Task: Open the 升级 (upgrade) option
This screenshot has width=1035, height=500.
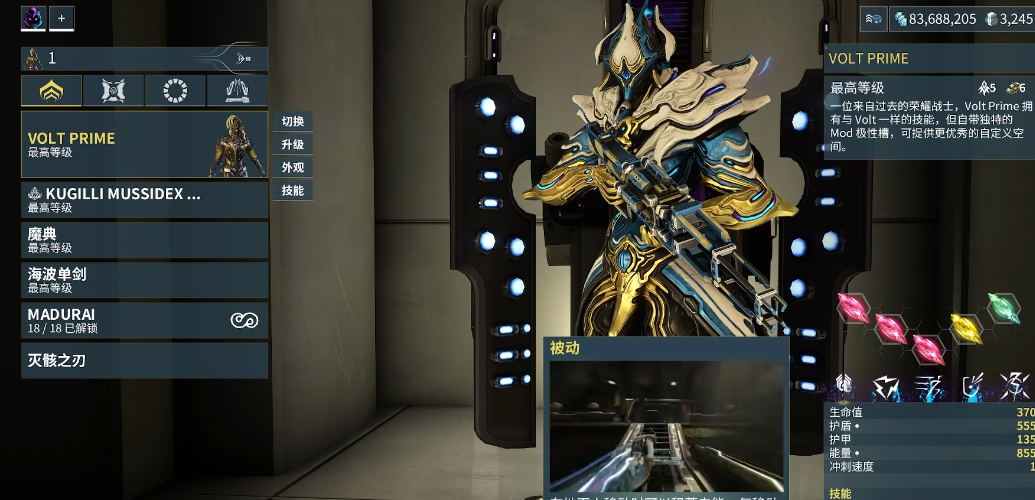Action: [293, 145]
